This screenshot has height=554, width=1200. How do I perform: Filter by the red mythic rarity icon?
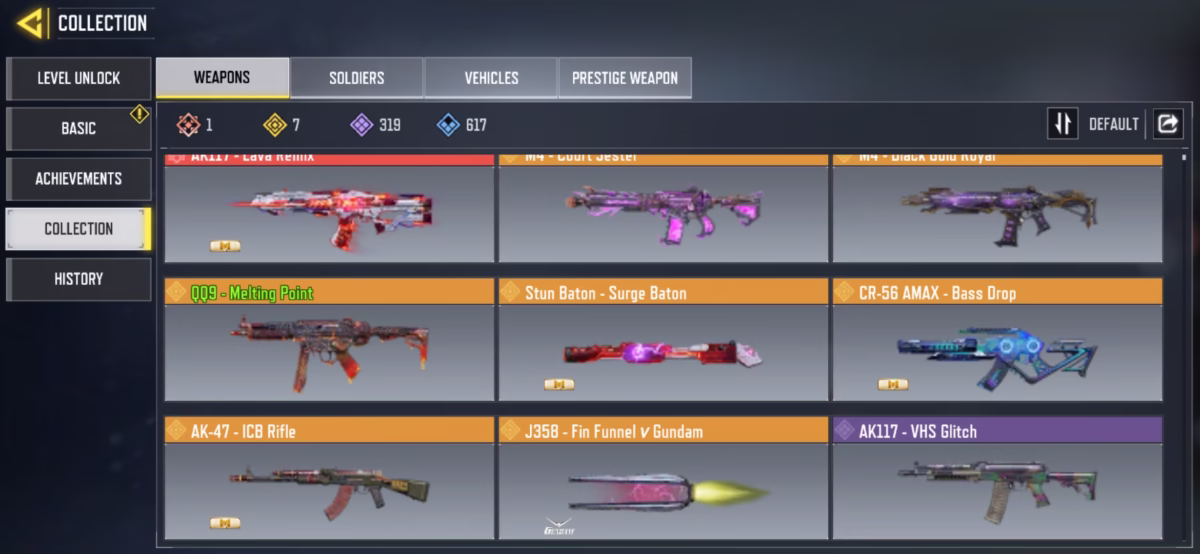pyautogui.click(x=188, y=125)
